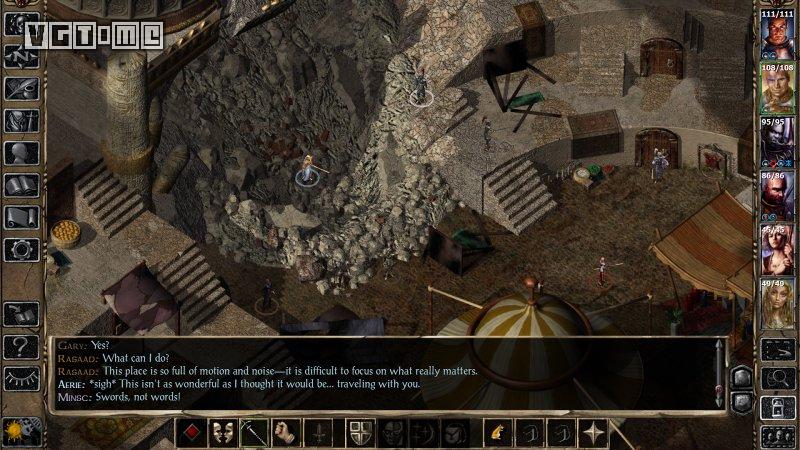800x450 pixels.
Task: Open the four-pointed star special abilities
Action: (594, 432)
